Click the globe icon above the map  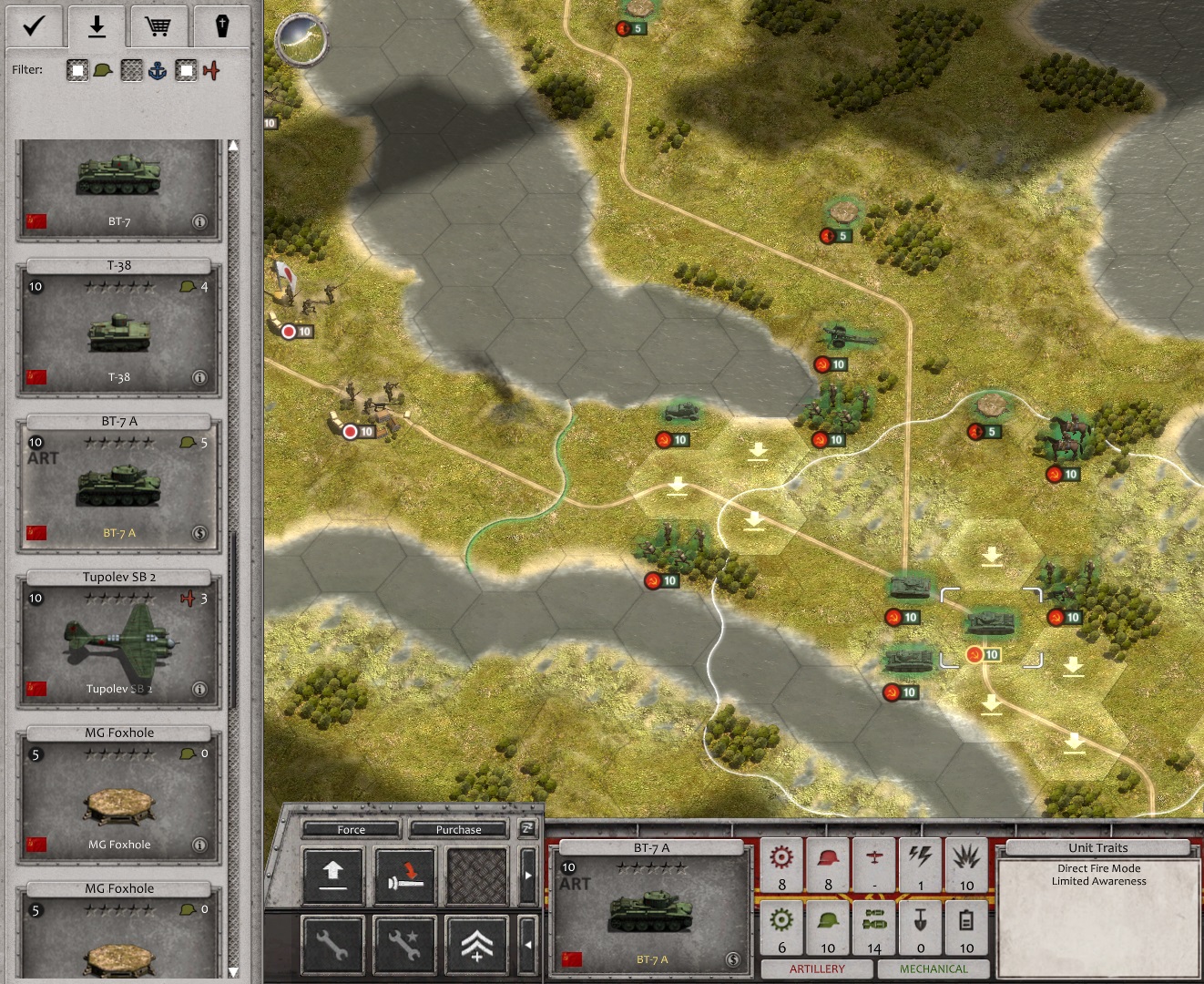tap(301, 39)
